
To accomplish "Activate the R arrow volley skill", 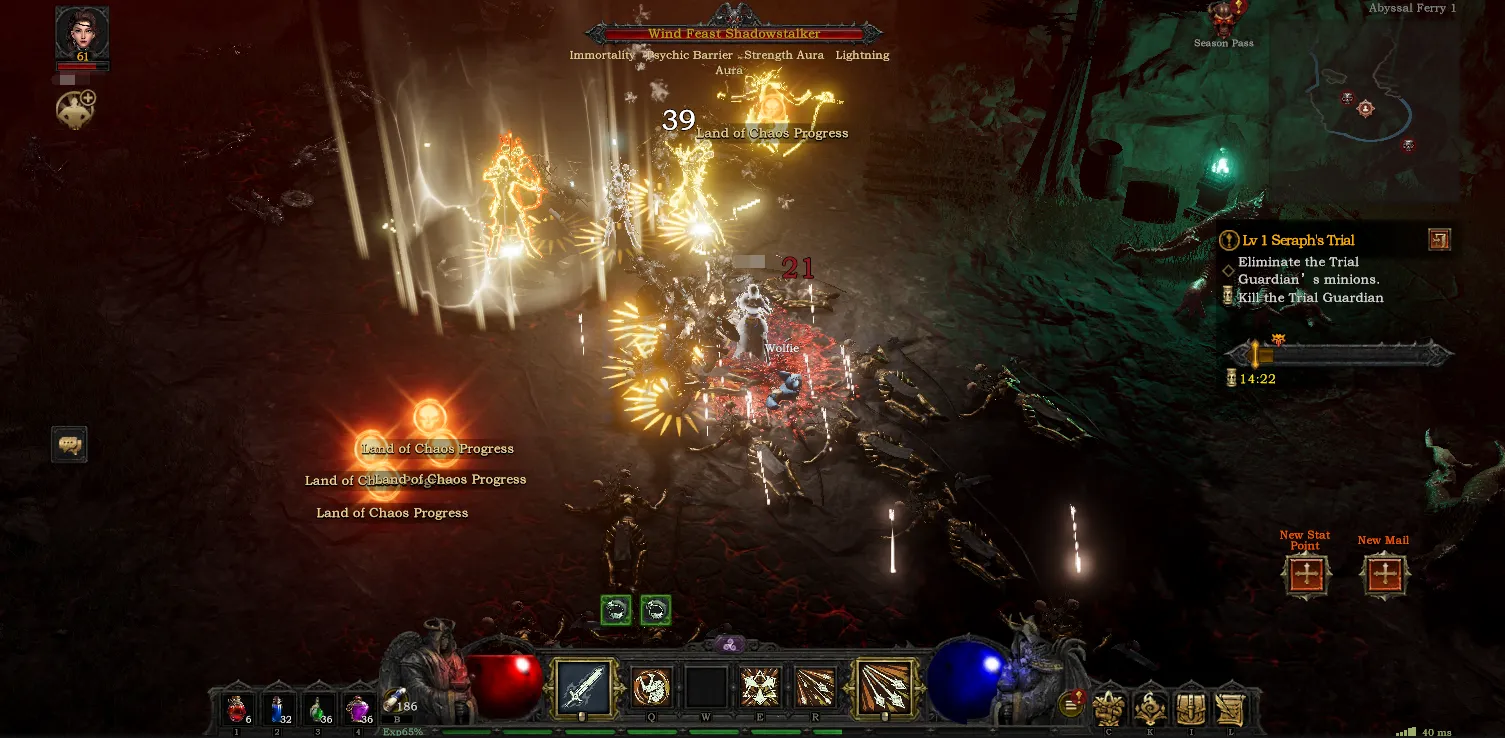I will (815, 688).
